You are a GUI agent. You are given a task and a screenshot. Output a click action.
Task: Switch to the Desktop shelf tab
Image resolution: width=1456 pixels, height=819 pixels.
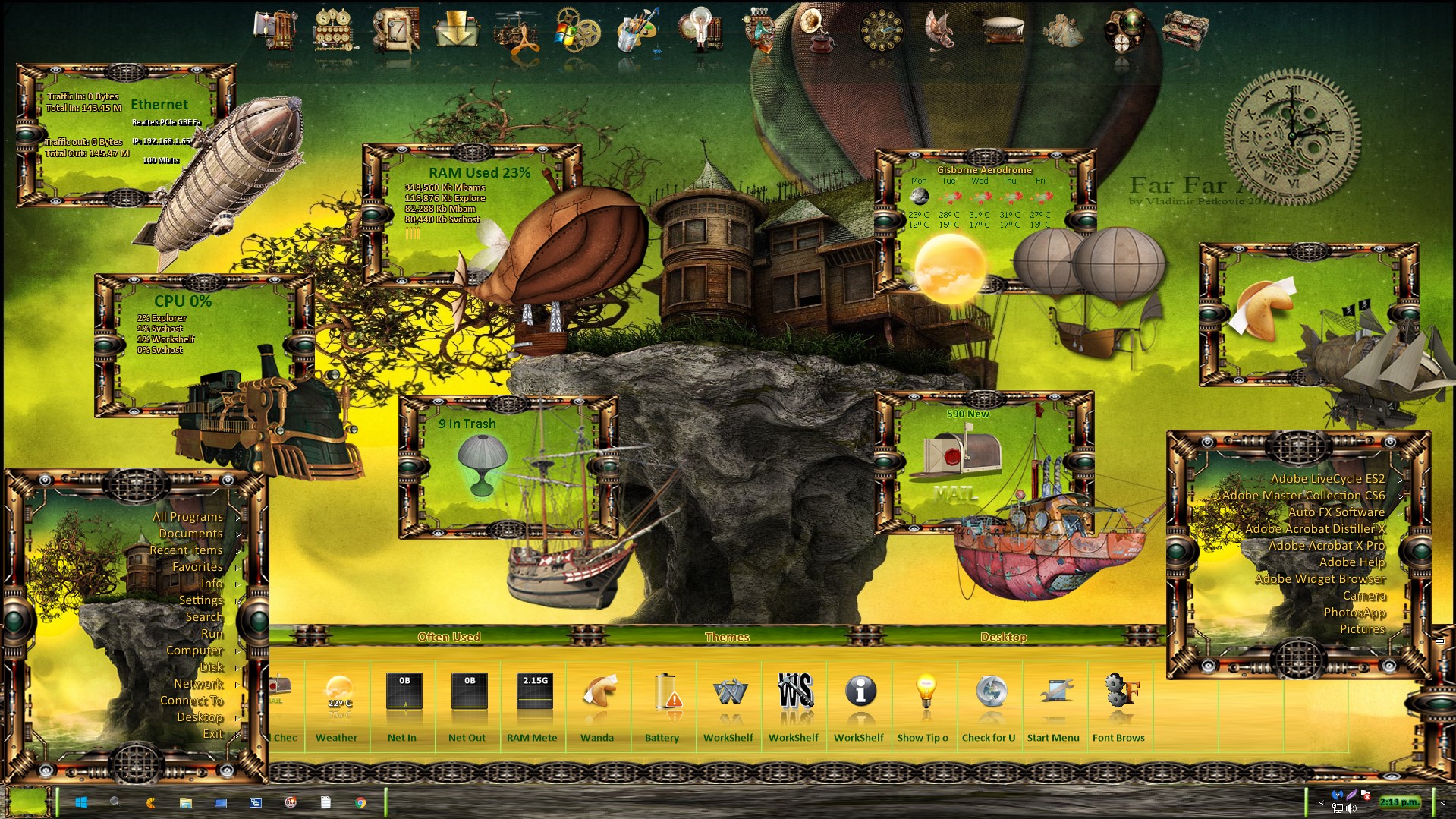(x=1003, y=637)
